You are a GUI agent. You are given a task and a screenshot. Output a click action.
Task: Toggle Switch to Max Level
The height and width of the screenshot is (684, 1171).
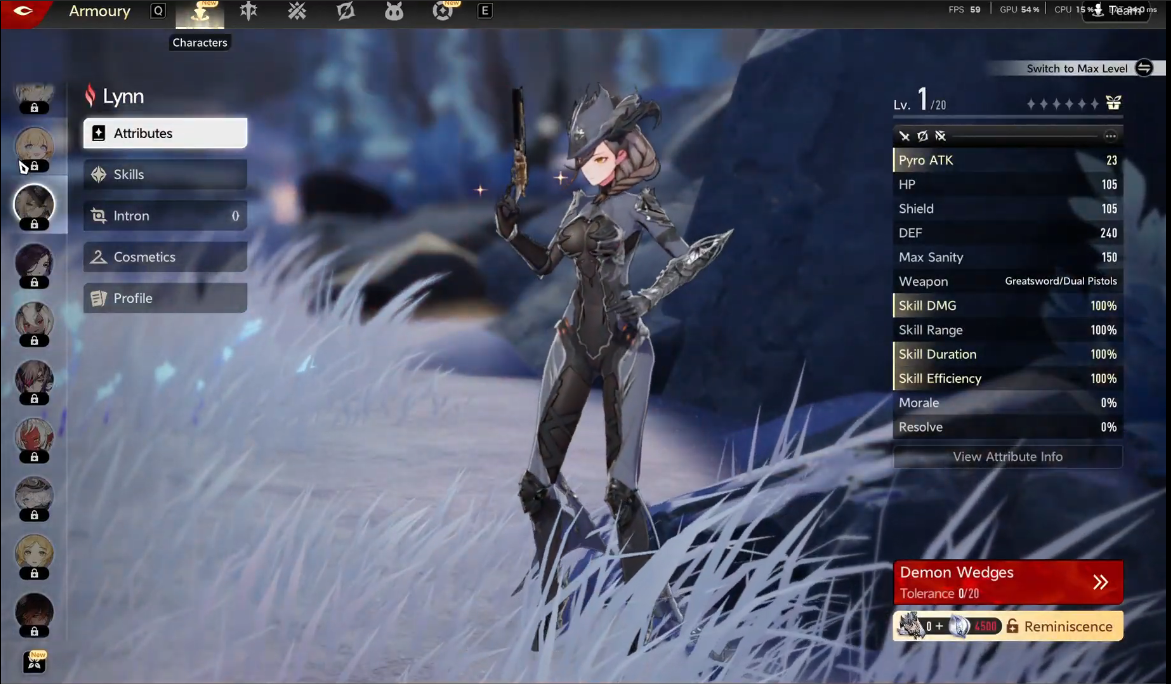1144,68
